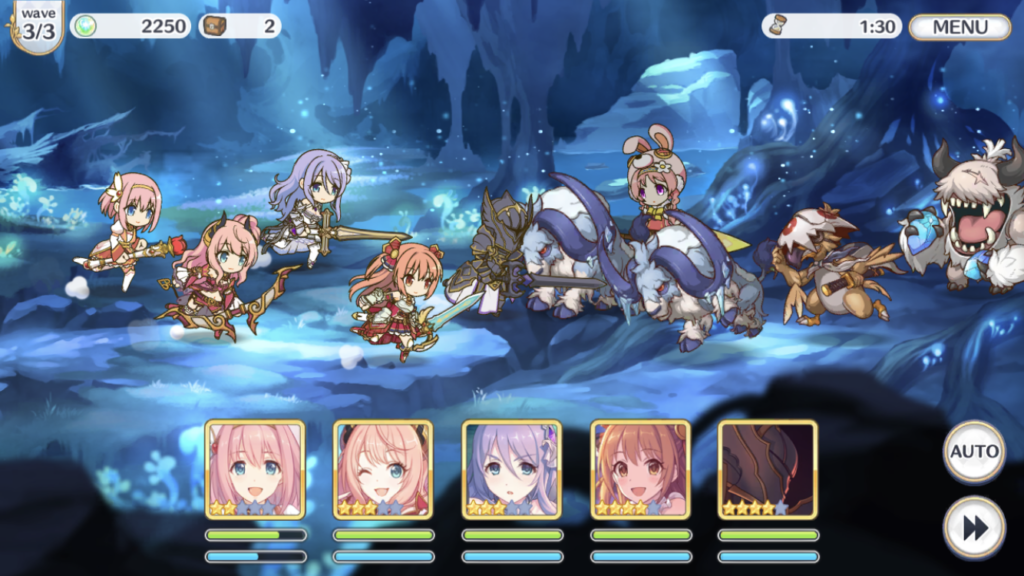Tap the orange-haired girl's portrait

tap(640, 469)
